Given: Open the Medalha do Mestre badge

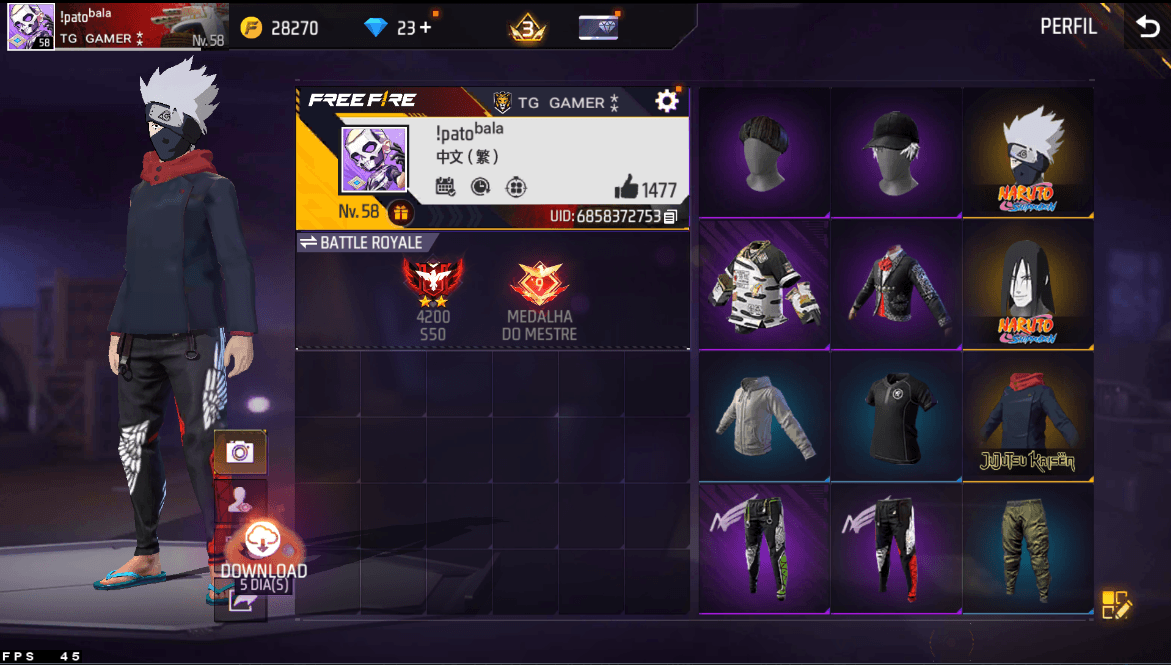Looking at the screenshot, I should 539,298.
